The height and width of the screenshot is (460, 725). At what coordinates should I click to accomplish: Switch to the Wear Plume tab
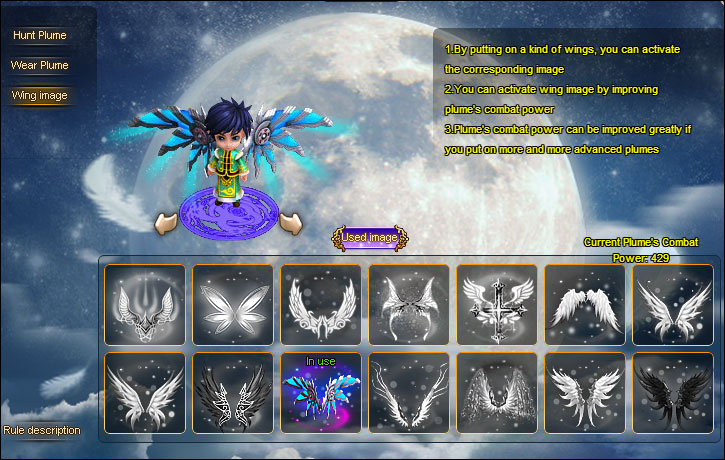tap(40, 66)
